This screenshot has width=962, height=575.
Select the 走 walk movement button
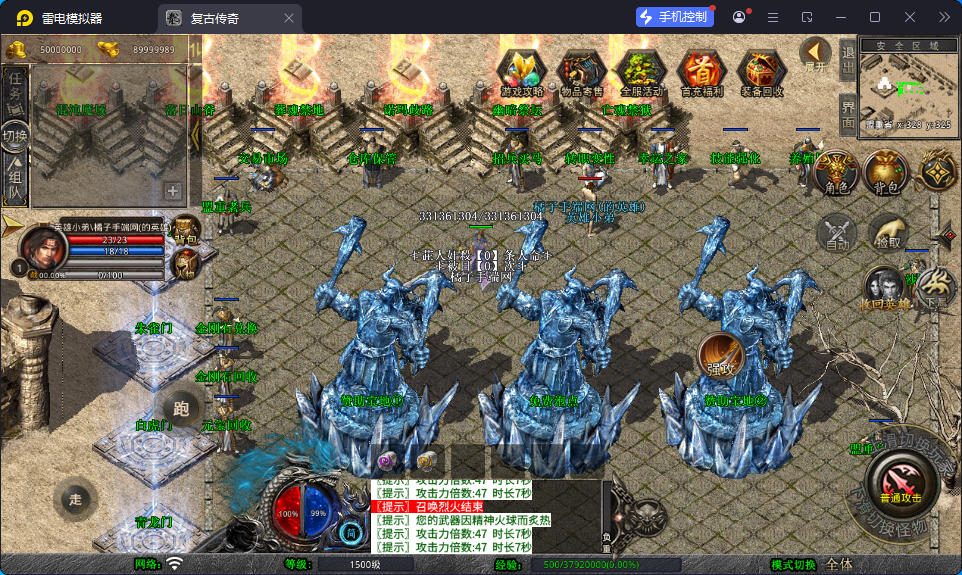click(x=74, y=499)
